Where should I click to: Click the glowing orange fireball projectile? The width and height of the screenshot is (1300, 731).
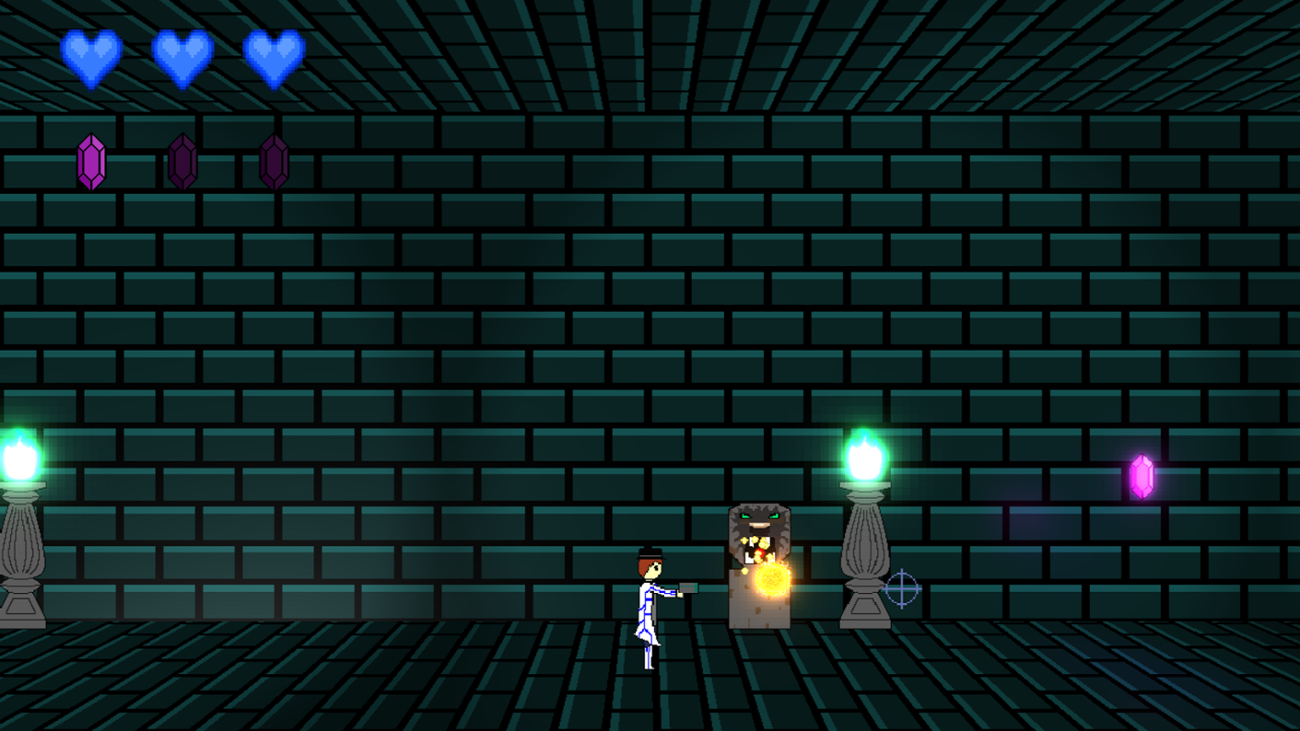tap(770, 577)
